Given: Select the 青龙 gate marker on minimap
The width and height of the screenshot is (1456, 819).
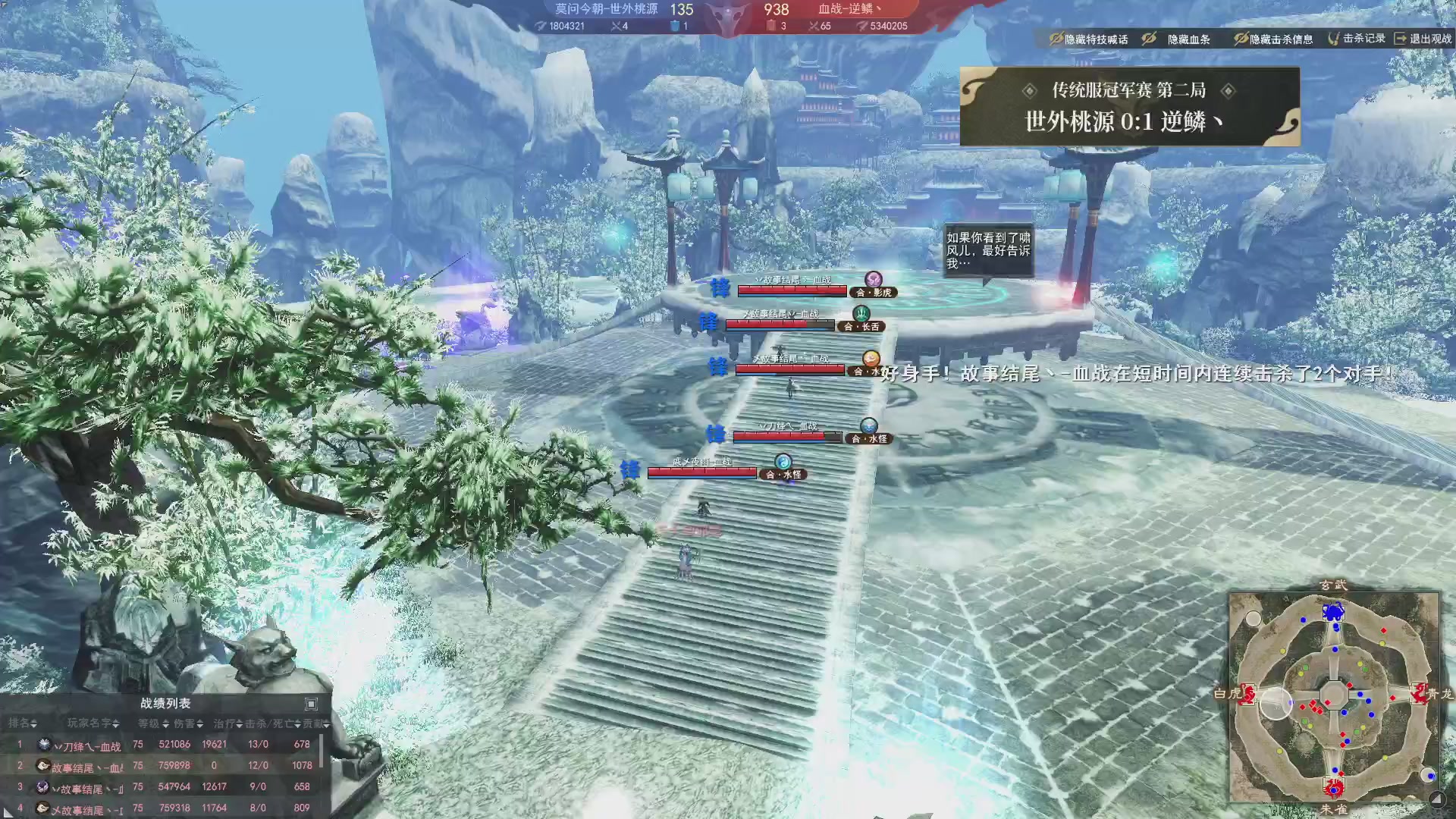Looking at the screenshot, I should tap(1419, 693).
